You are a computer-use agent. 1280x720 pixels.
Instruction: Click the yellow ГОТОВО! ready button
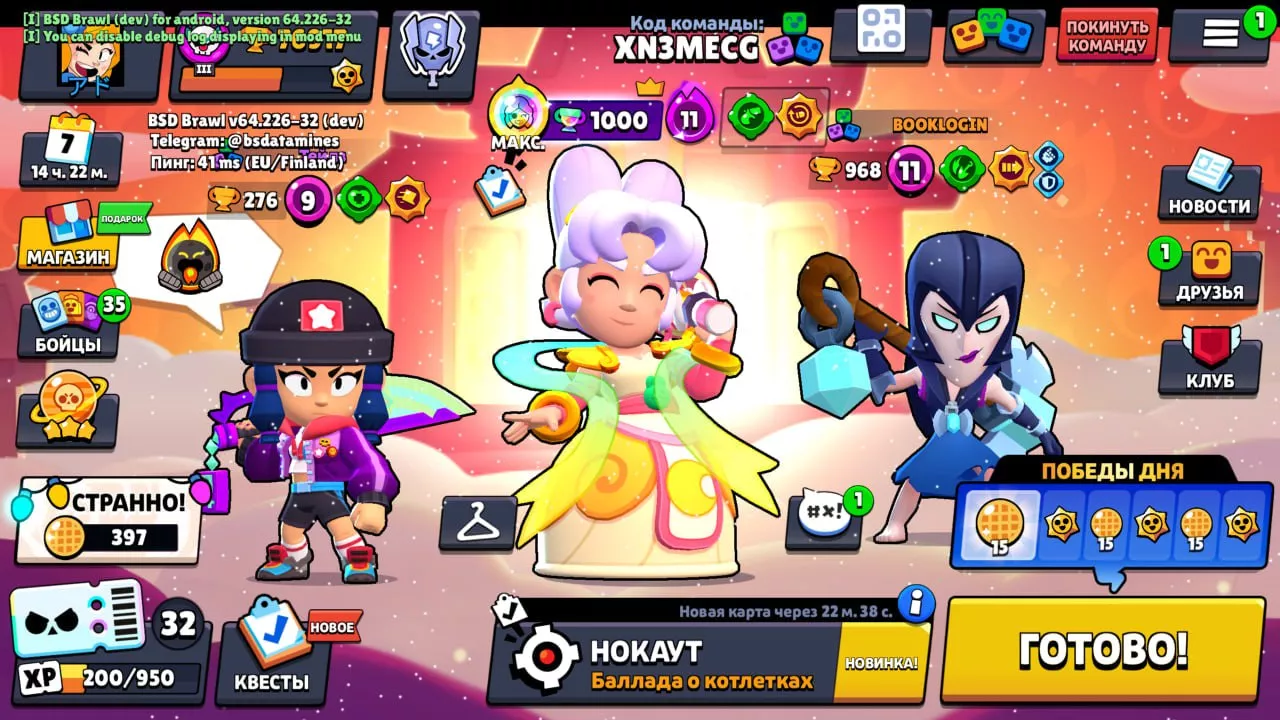pos(1103,650)
